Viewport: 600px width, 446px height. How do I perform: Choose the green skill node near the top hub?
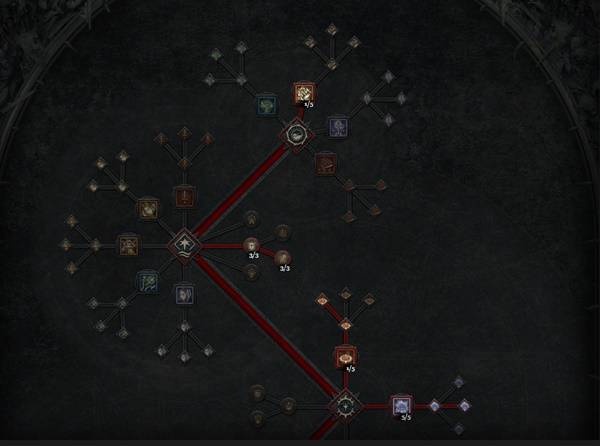pyautogui.click(x=266, y=104)
